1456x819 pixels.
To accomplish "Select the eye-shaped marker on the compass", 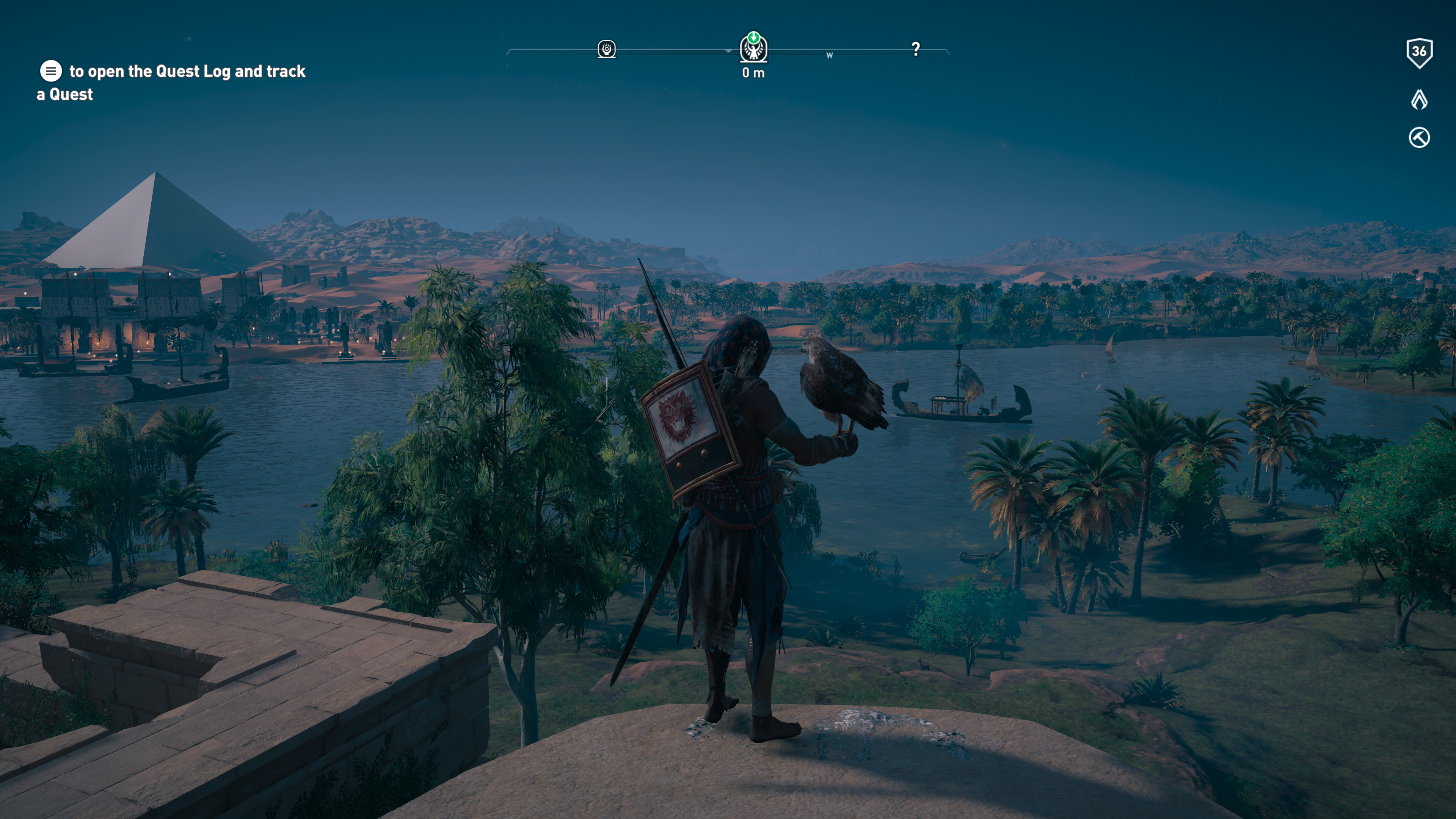I will (x=607, y=49).
